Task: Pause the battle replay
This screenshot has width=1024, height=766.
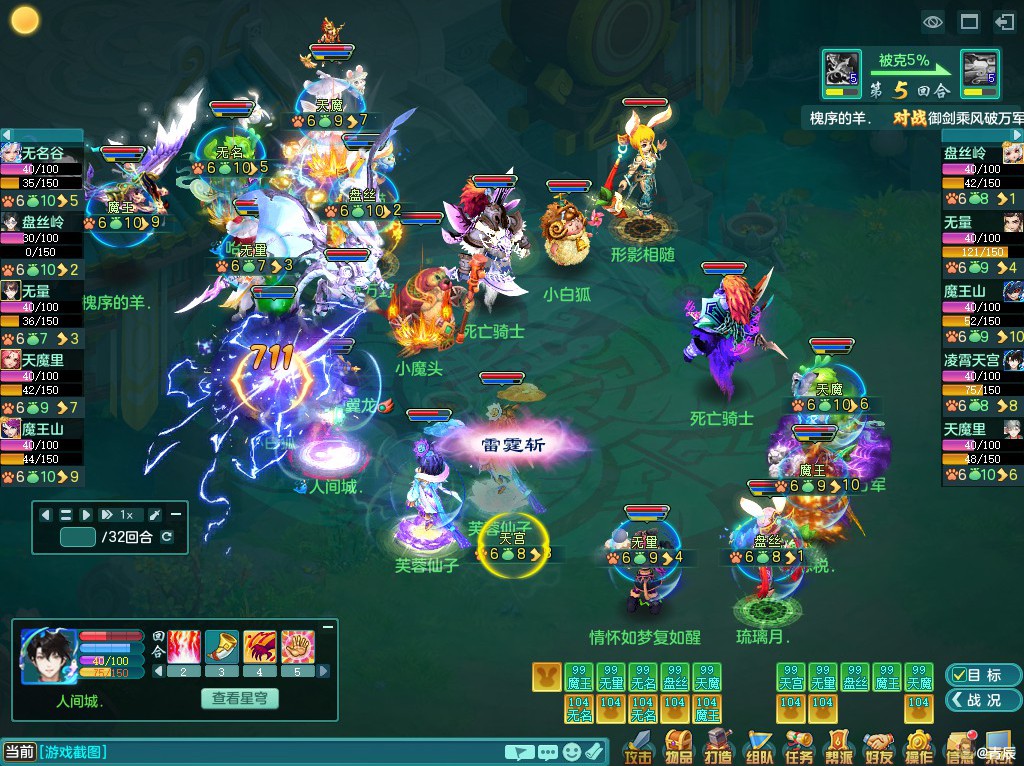Action: click(x=66, y=514)
